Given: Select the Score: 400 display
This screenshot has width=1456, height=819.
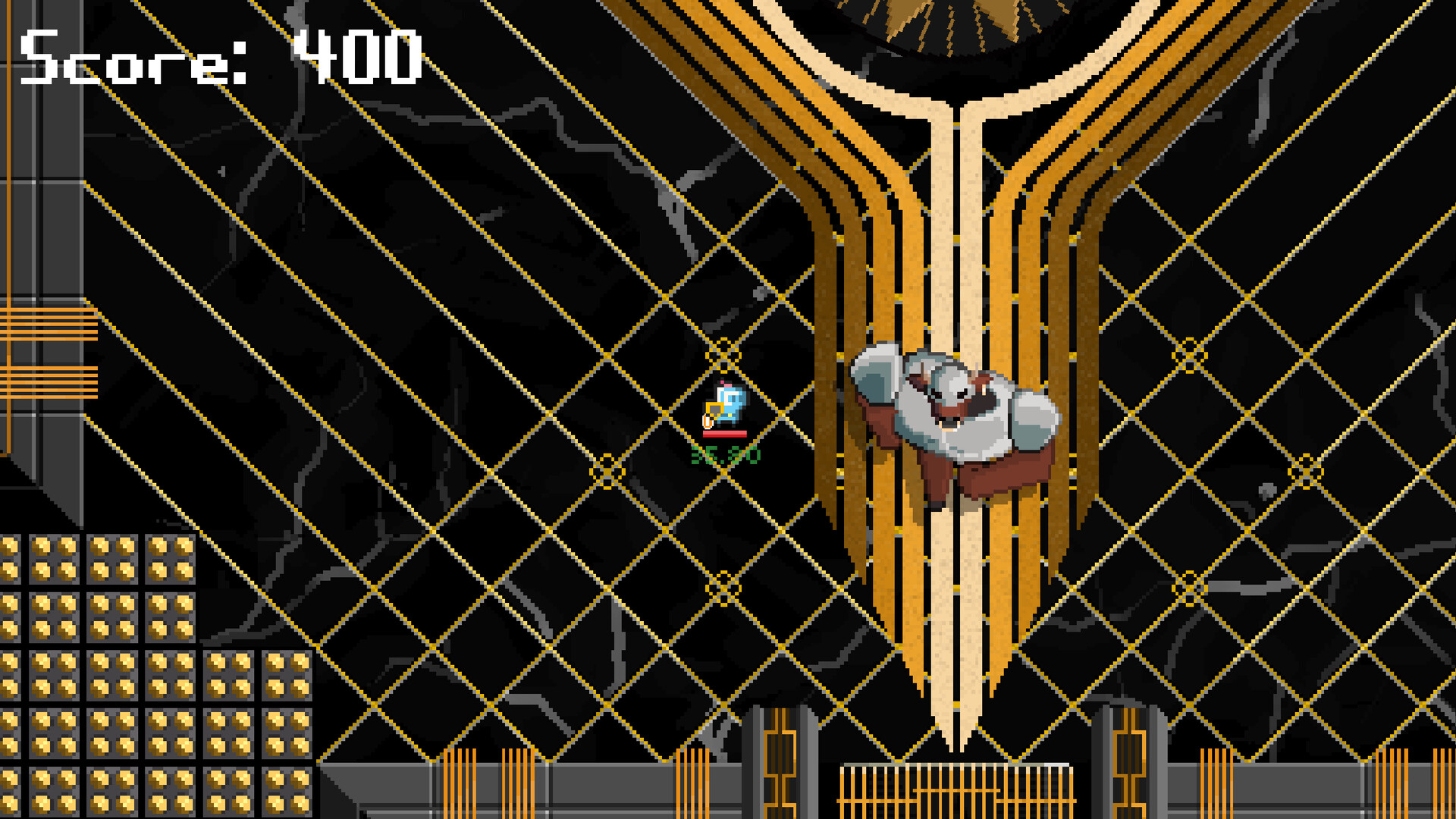Looking at the screenshot, I should 220,57.
